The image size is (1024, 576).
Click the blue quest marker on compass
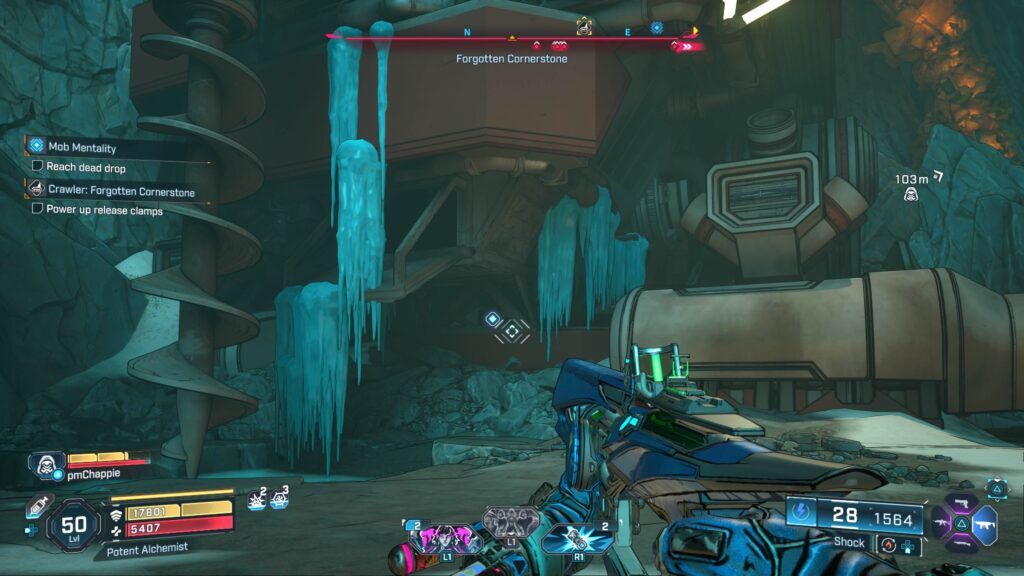657,28
